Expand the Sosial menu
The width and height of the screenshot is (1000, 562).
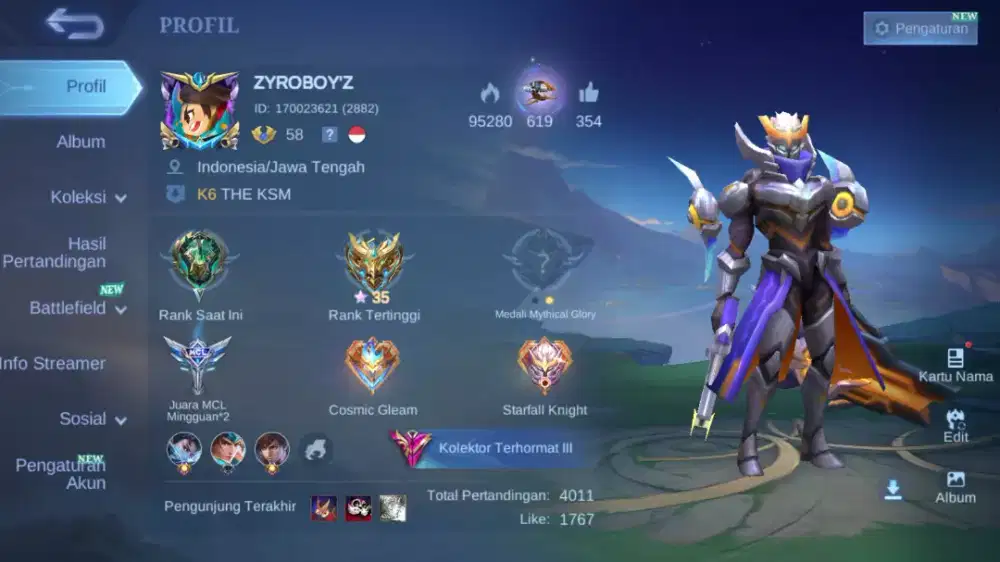pyautogui.click(x=92, y=419)
